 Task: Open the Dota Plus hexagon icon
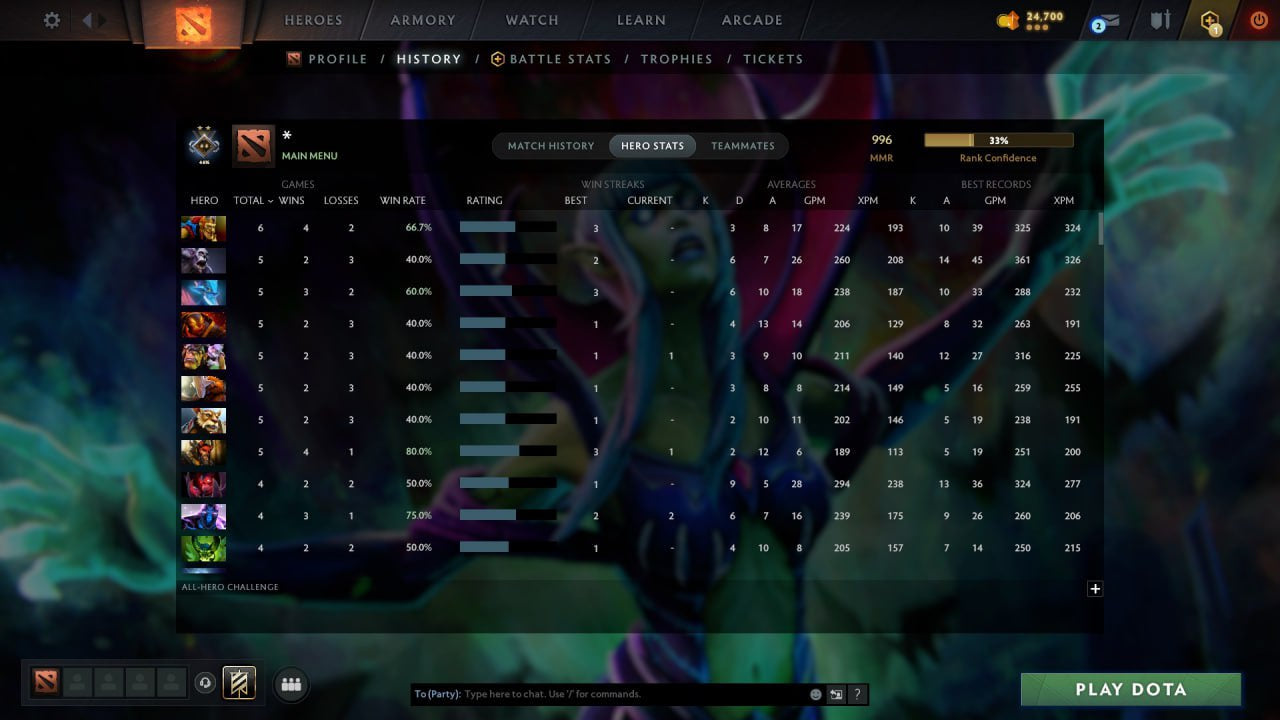[1209, 20]
